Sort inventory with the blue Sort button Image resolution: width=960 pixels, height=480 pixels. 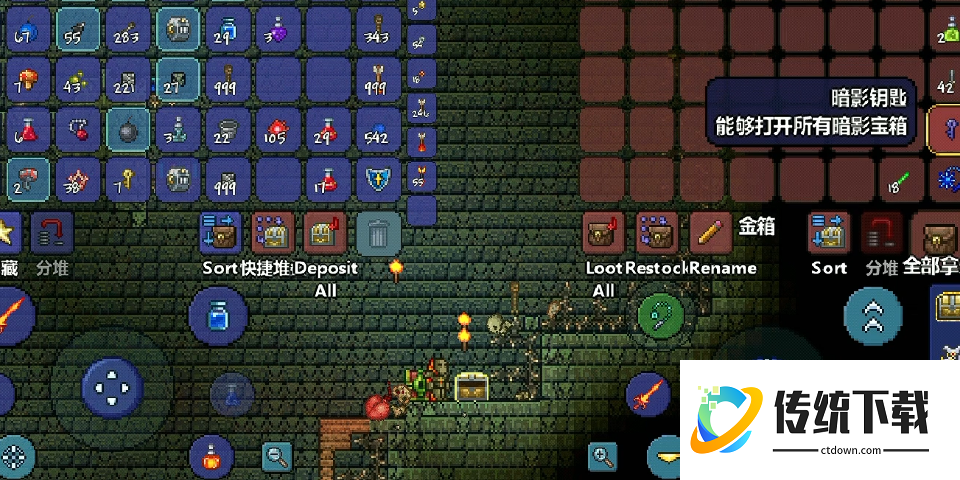pos(221,234)
